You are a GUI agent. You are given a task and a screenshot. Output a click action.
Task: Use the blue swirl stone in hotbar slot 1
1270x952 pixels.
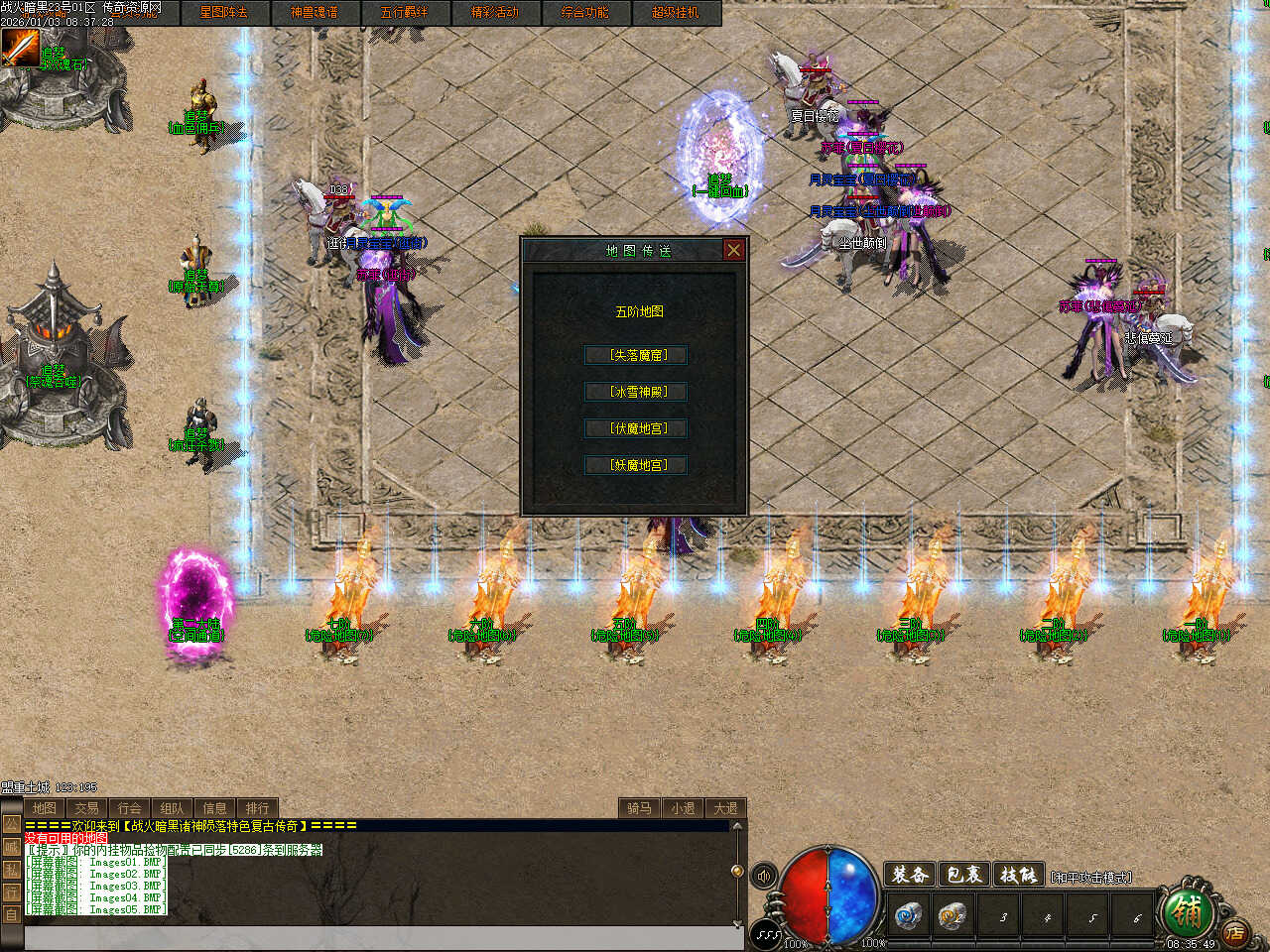[x=907, y=915]
